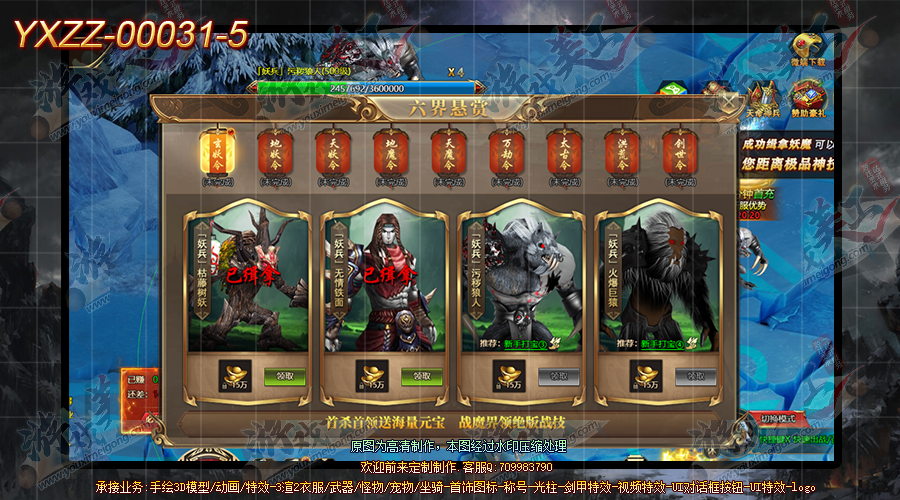900x500 pixels.
Task: Close the 六界悬赏 bounty panel
Action: [x=730, y=102]
